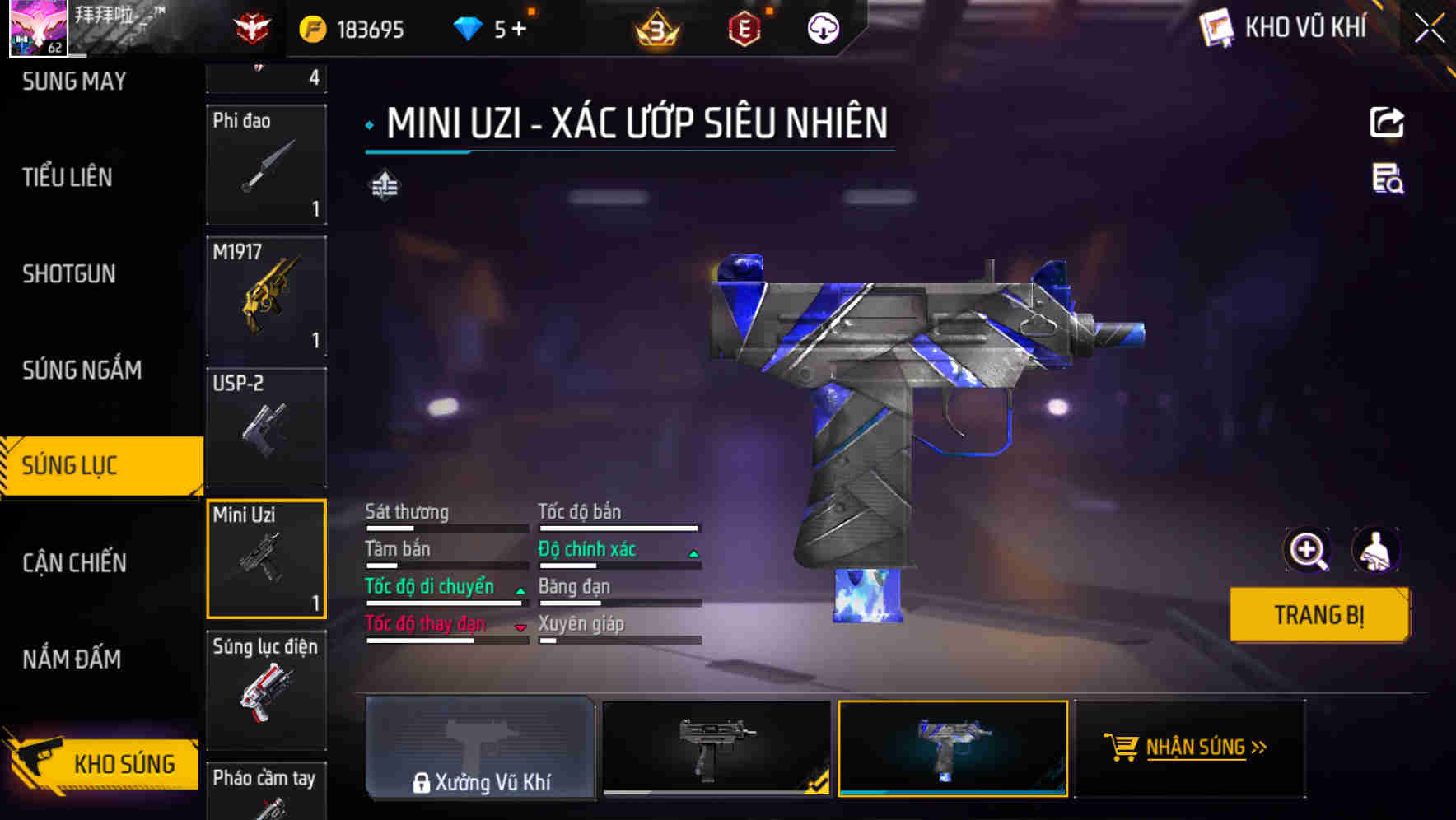Click the magnifier zoom icon near TRANG BỊ
Viewport: 1456px width, 820px height.
(x=1309, y=550)
